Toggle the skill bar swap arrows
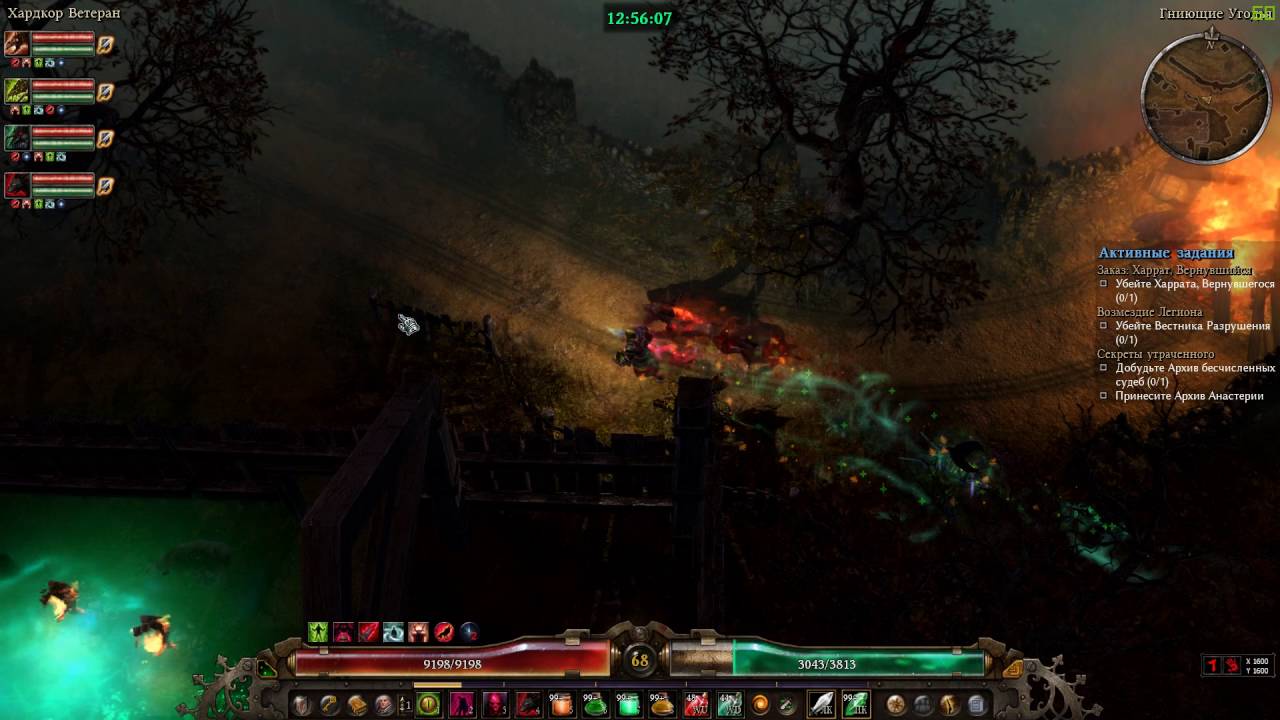This screenshot has height=720, width=1280. tap(405, 705)
